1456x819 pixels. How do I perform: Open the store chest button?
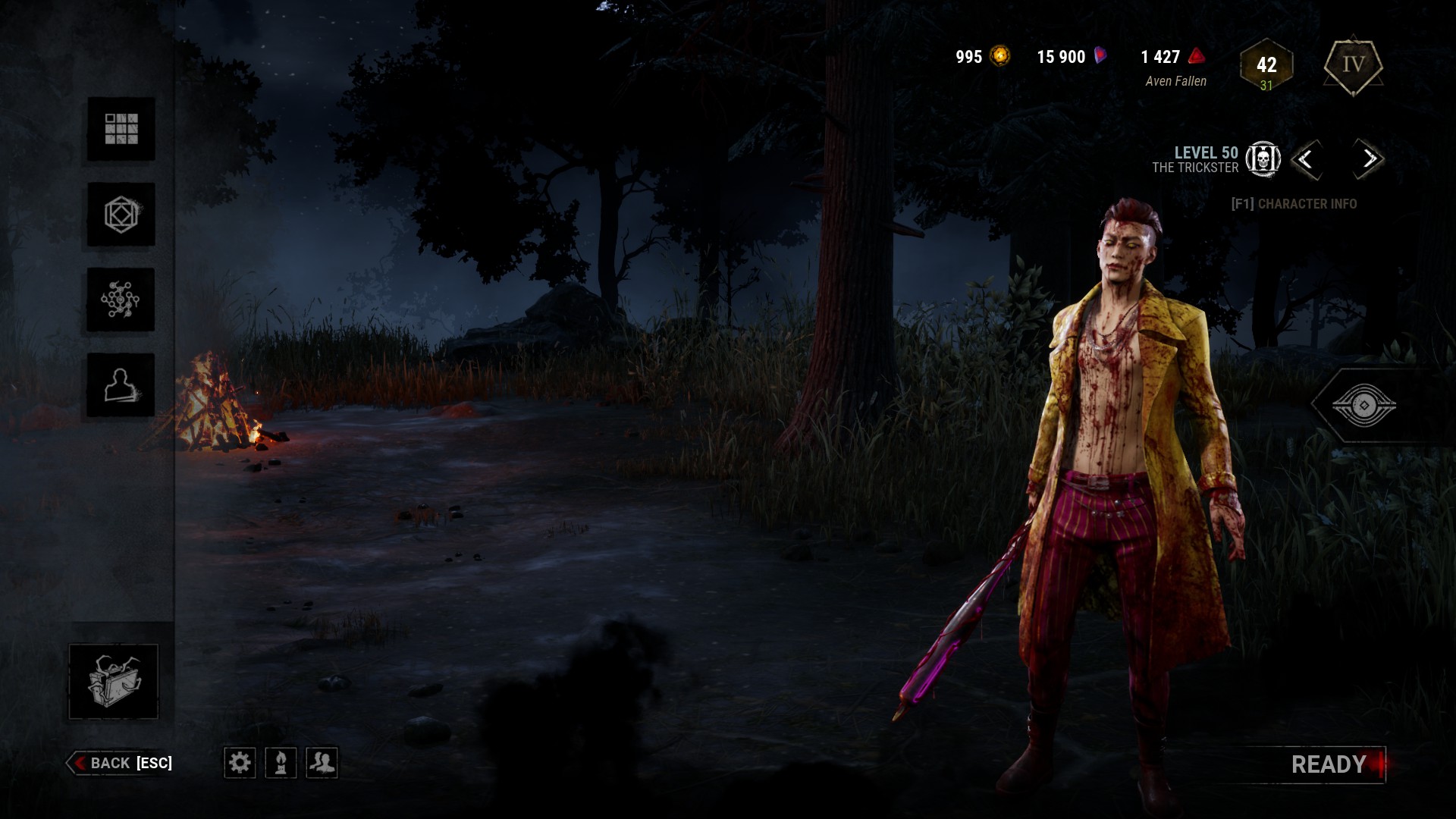tap(114, 681)
